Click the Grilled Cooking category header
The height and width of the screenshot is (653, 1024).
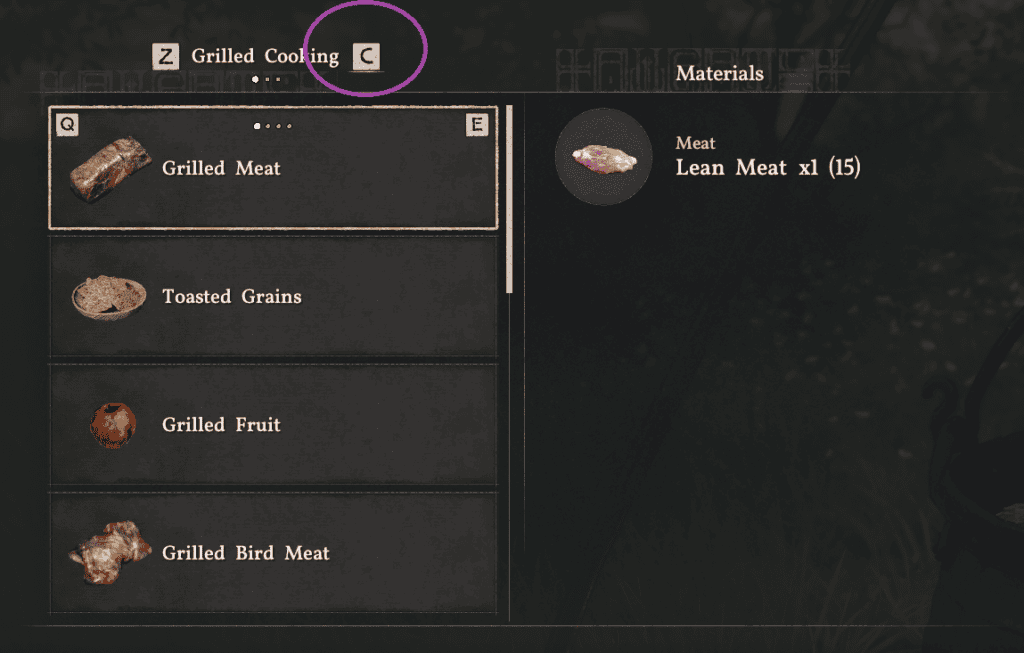(264, 57)
